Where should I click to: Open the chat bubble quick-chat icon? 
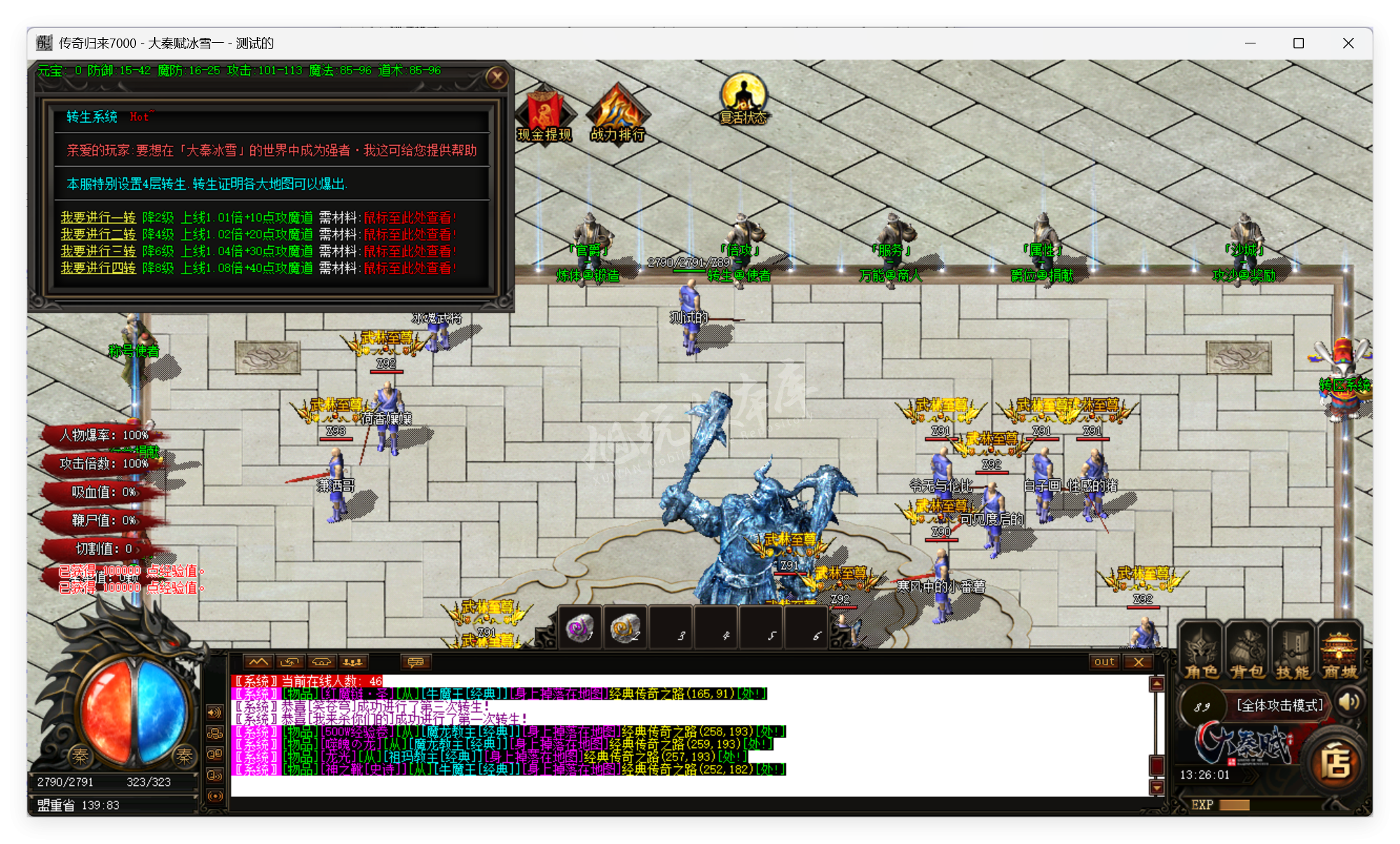pos(416,661)
